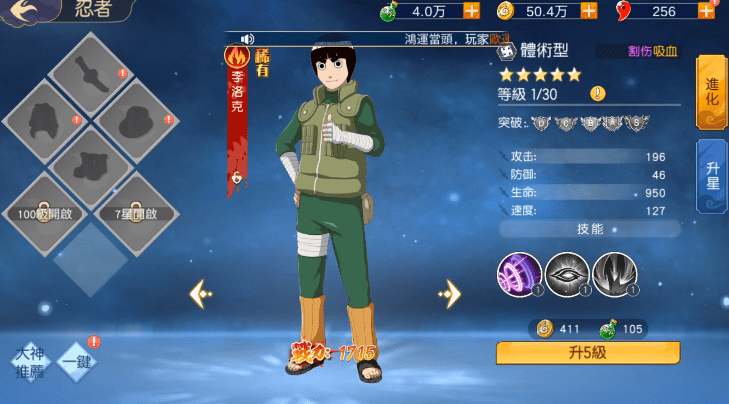Viewport: 729px width, 404px height.
Task: Add more red magatama currency
Action: pyautogui.click(x=706, y=11)
